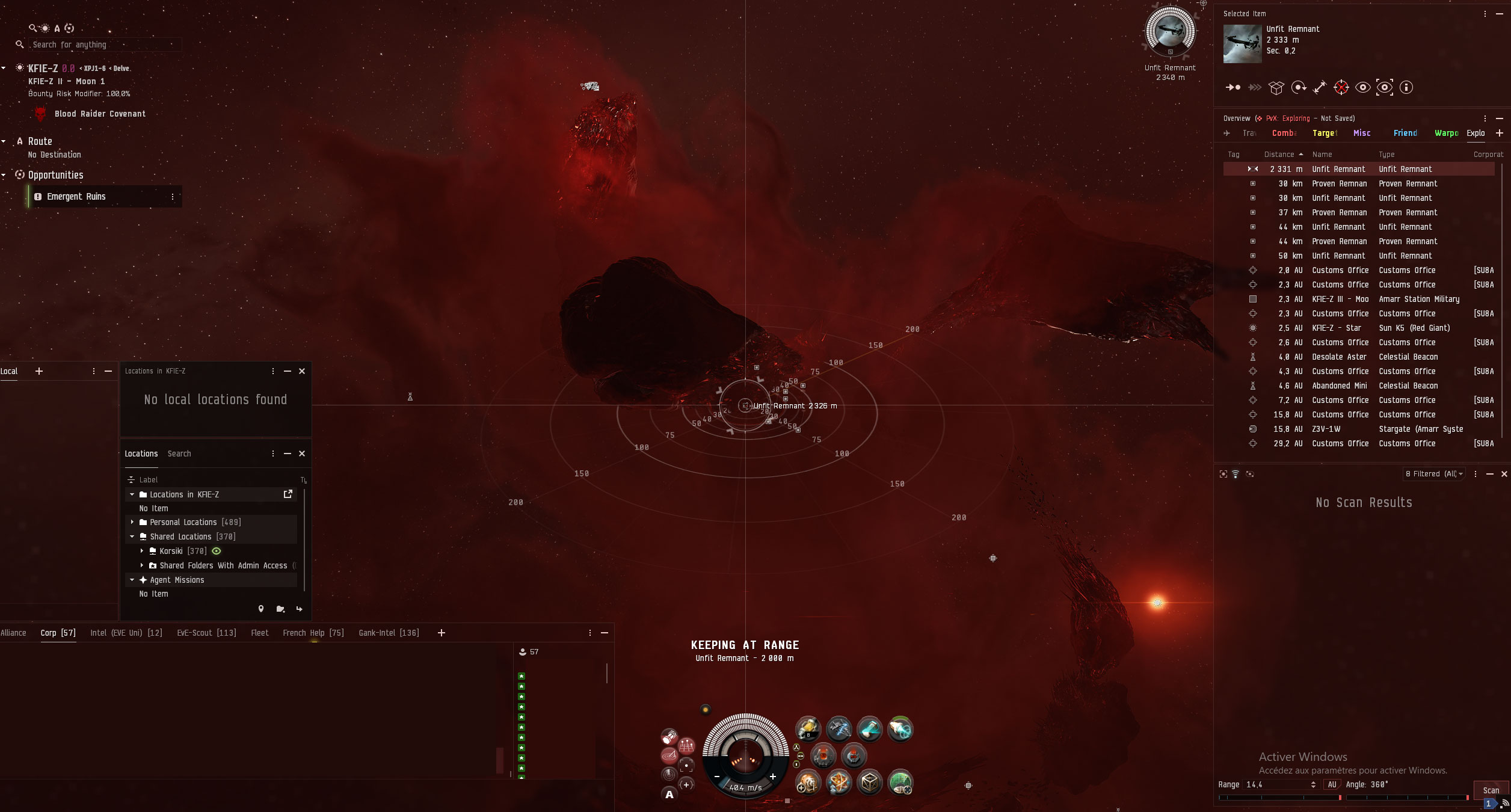
Task: Close the Locations in KFIE-Z window
Action: tap(302, 371)
